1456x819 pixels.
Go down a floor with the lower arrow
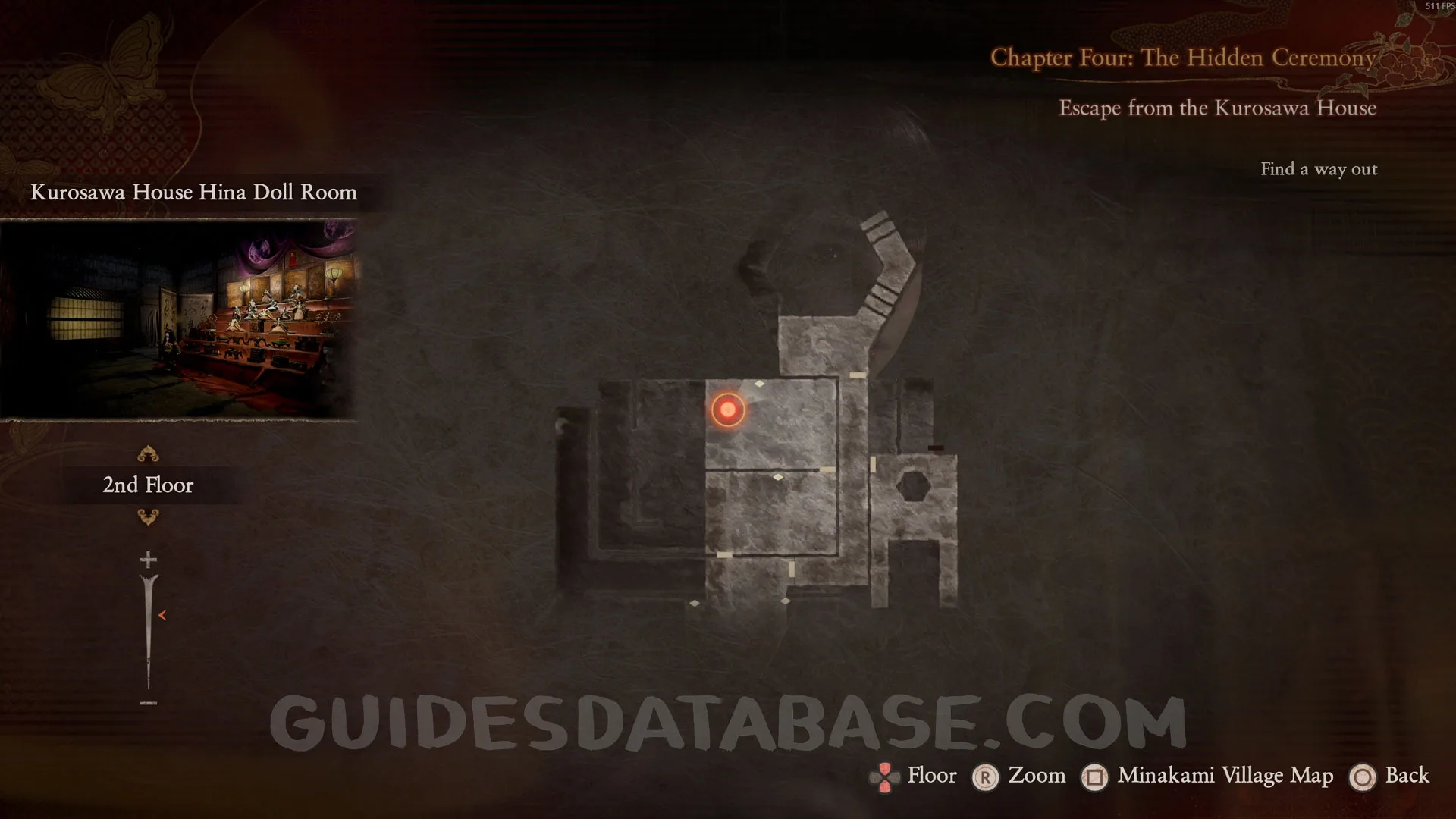coord(148,517)
